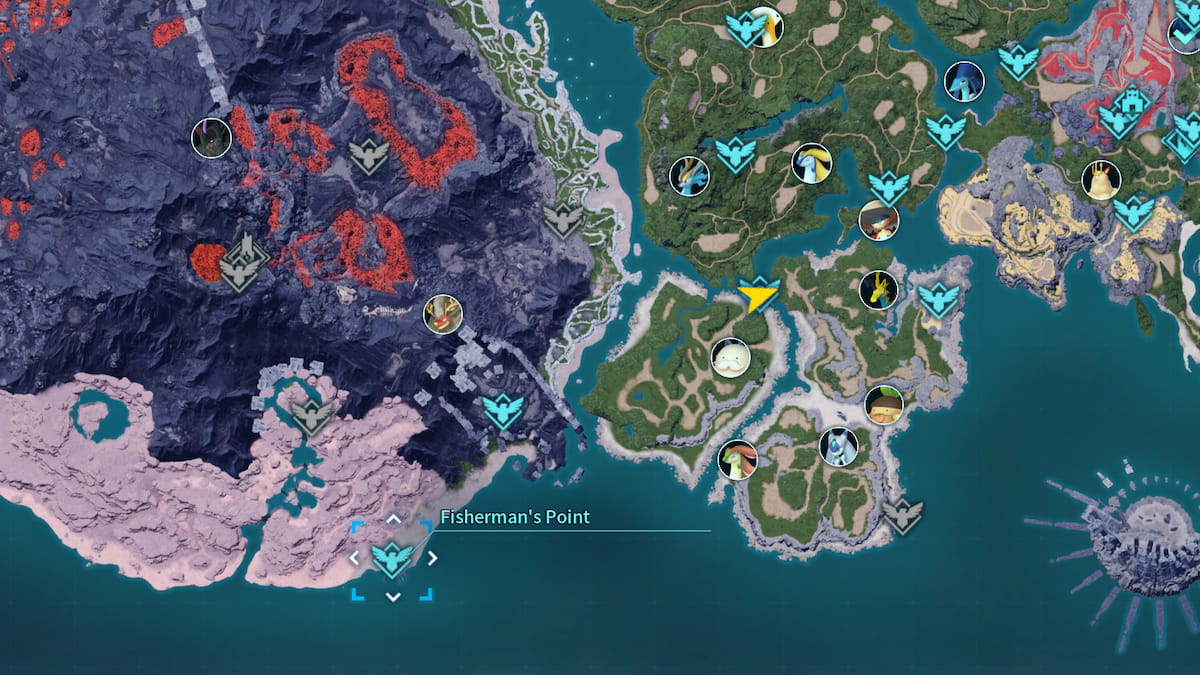Select the Univolt yellow horse boss portrait

pyautogui.click(x=878, y=290)
